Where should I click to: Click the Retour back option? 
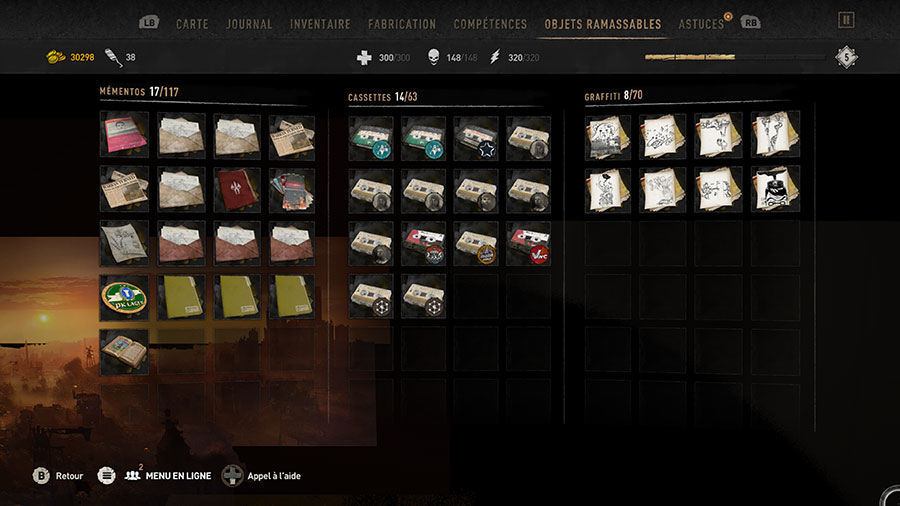(x=58, y=476)
